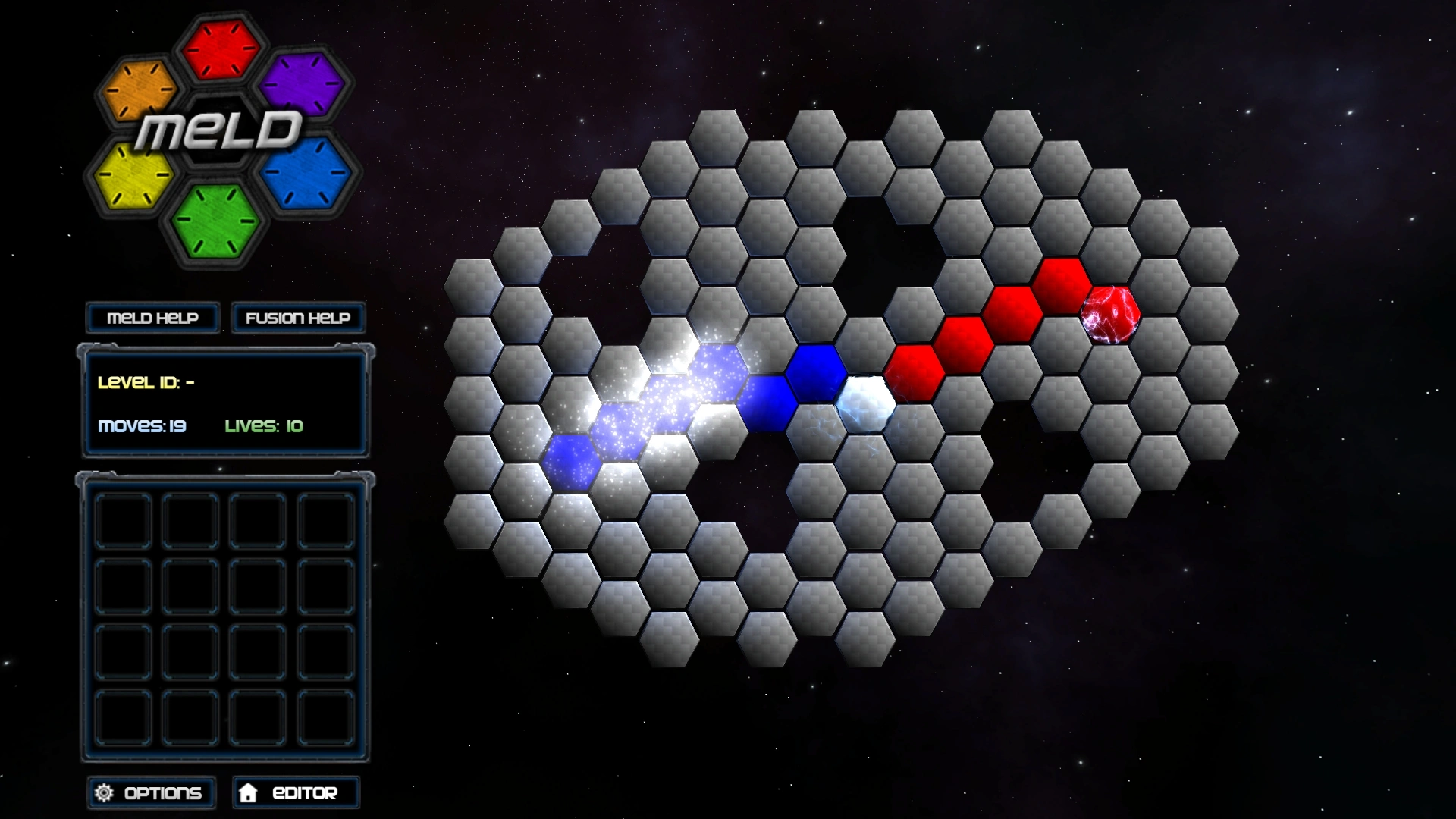This screenshot has width=1456, height=819.
Task: Return to the Editor
Action: tap(296, 792)
